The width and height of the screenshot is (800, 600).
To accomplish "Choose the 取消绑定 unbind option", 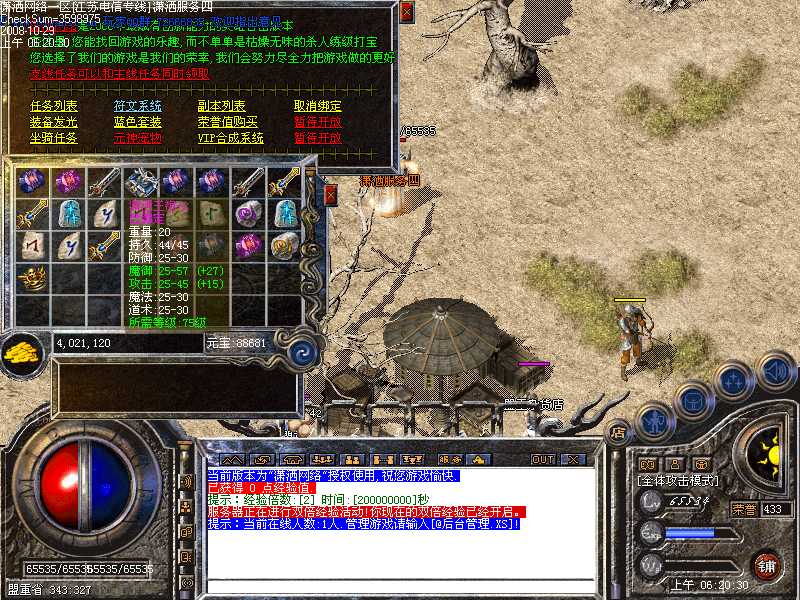I will 317,106.
